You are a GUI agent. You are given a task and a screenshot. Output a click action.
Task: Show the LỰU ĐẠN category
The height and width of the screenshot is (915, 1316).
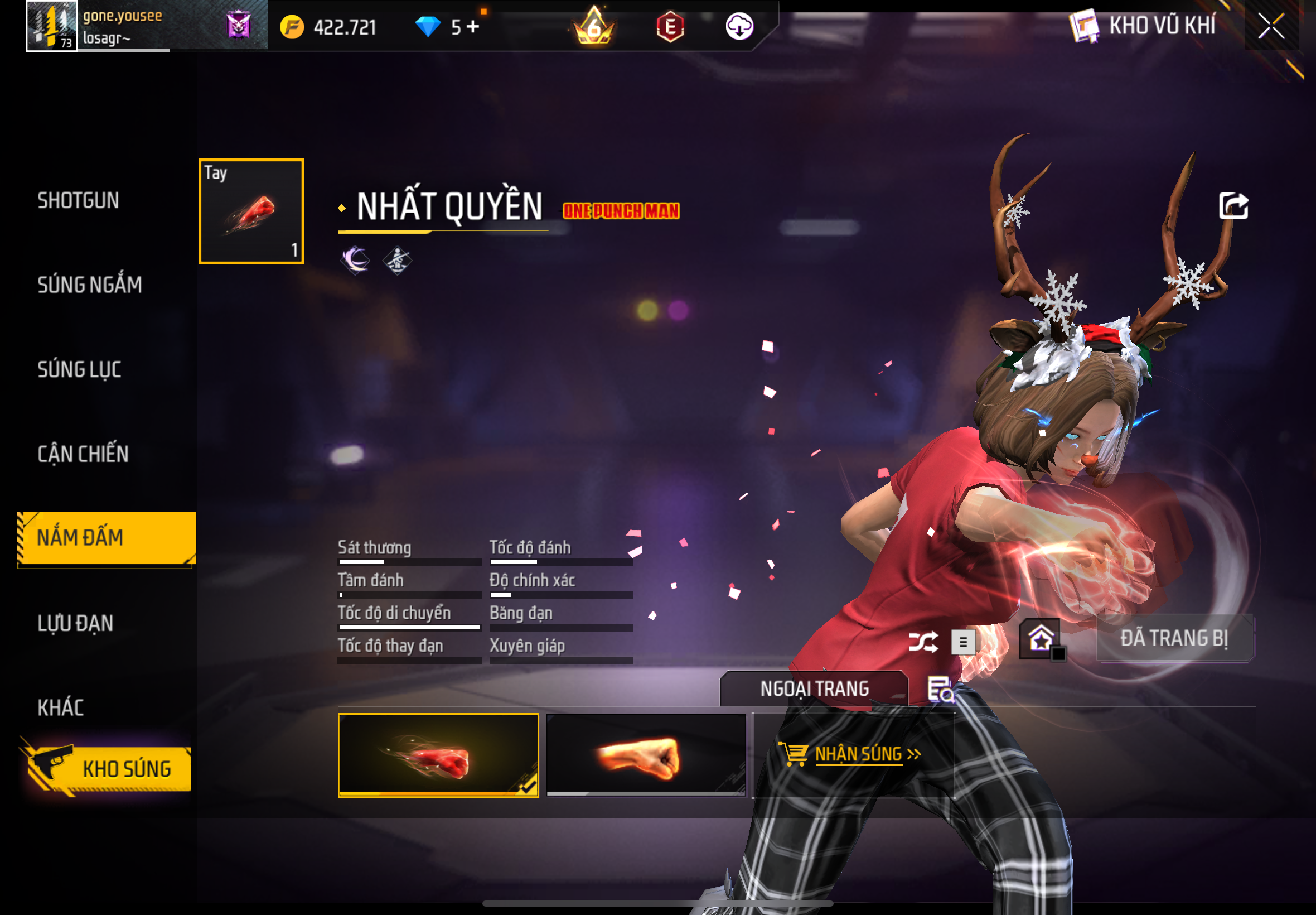[76, 623]
